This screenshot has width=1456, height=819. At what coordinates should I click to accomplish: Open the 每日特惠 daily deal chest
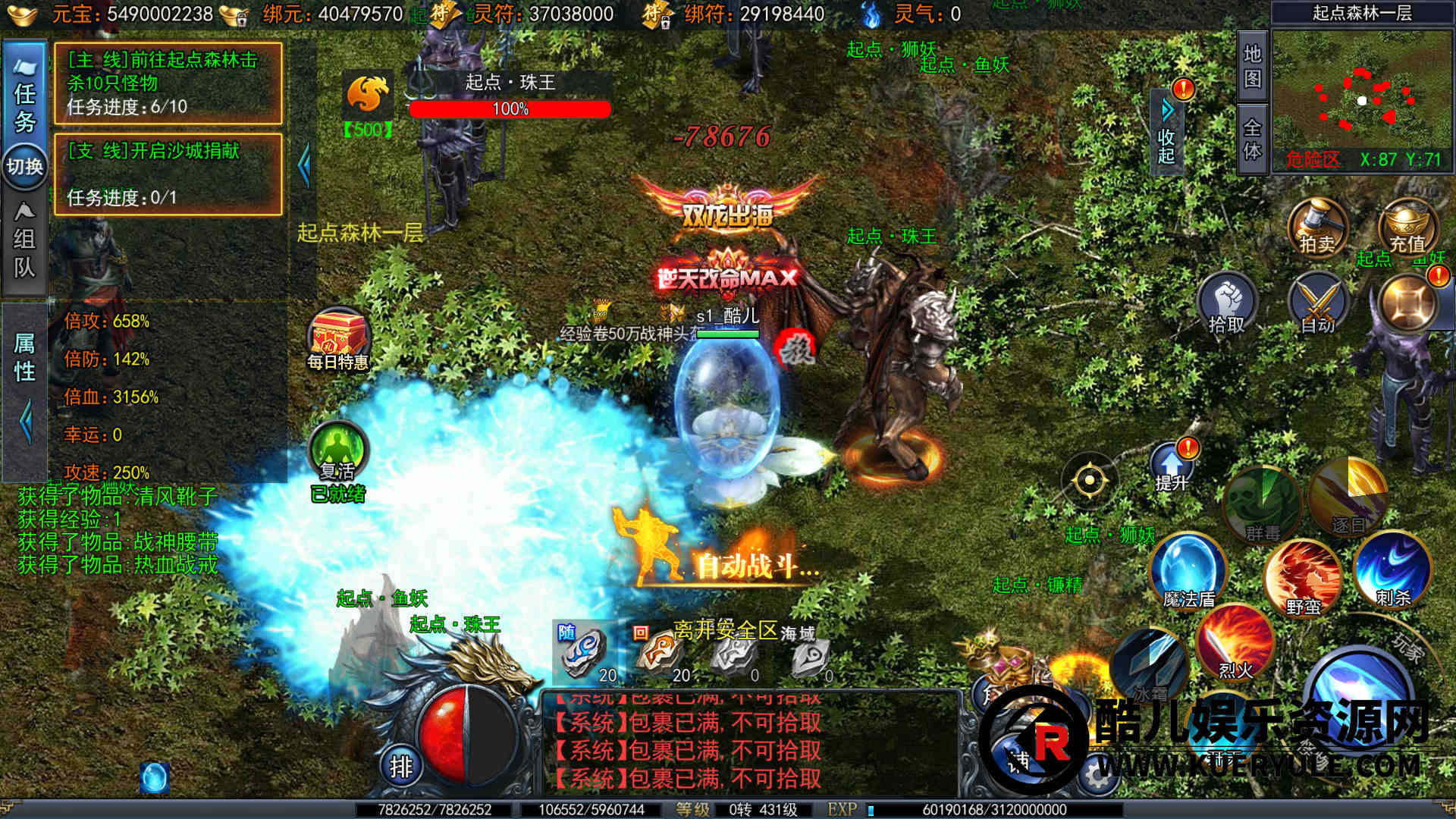tap(338, 340)
